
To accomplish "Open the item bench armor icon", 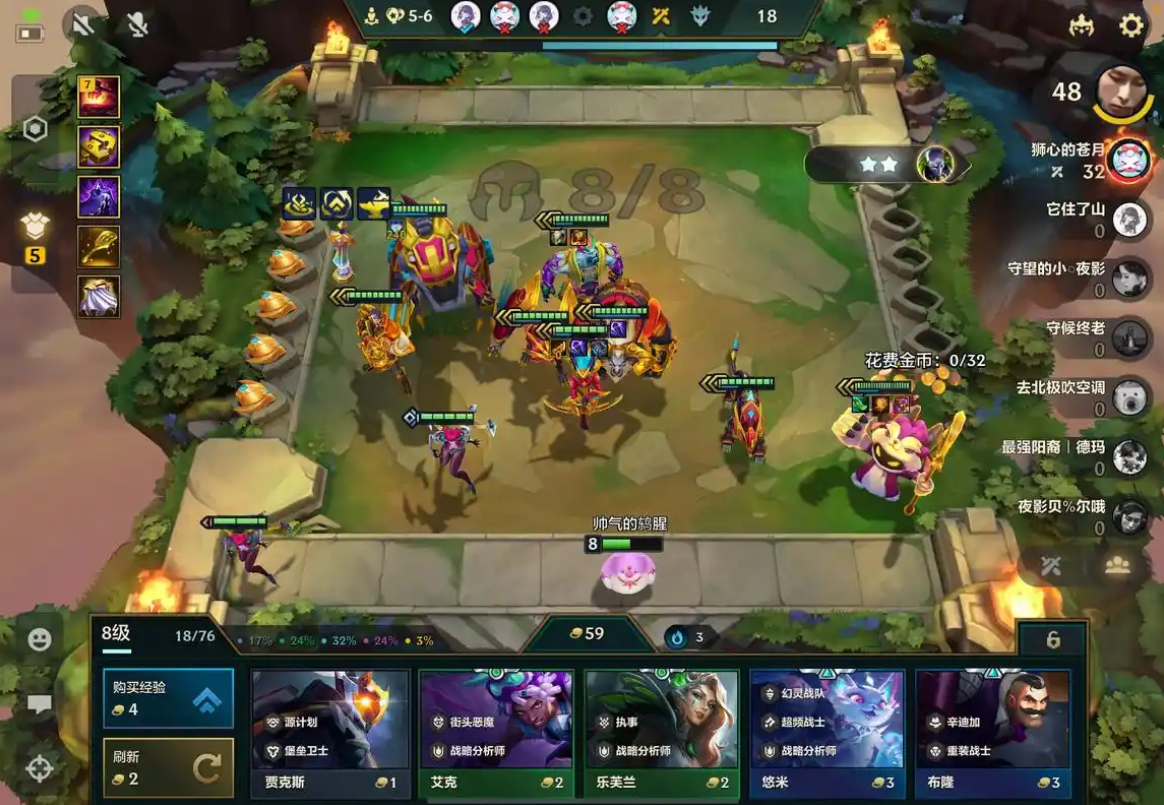I will [35, 226].
